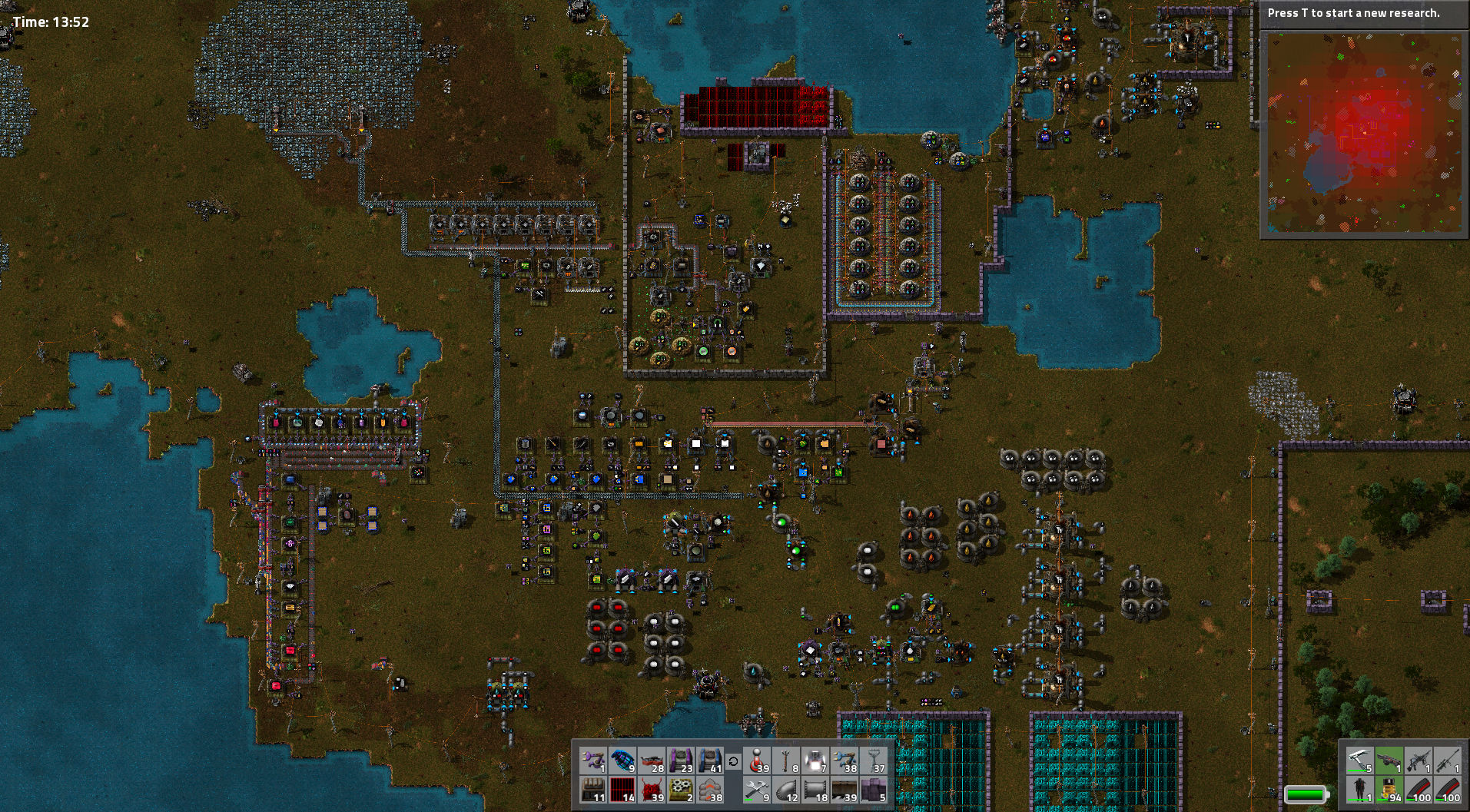Image resolution: width=1470 pixels, height=812 pixels.
Task: Select the repair tools slot
Action: (x=757, y=790)
